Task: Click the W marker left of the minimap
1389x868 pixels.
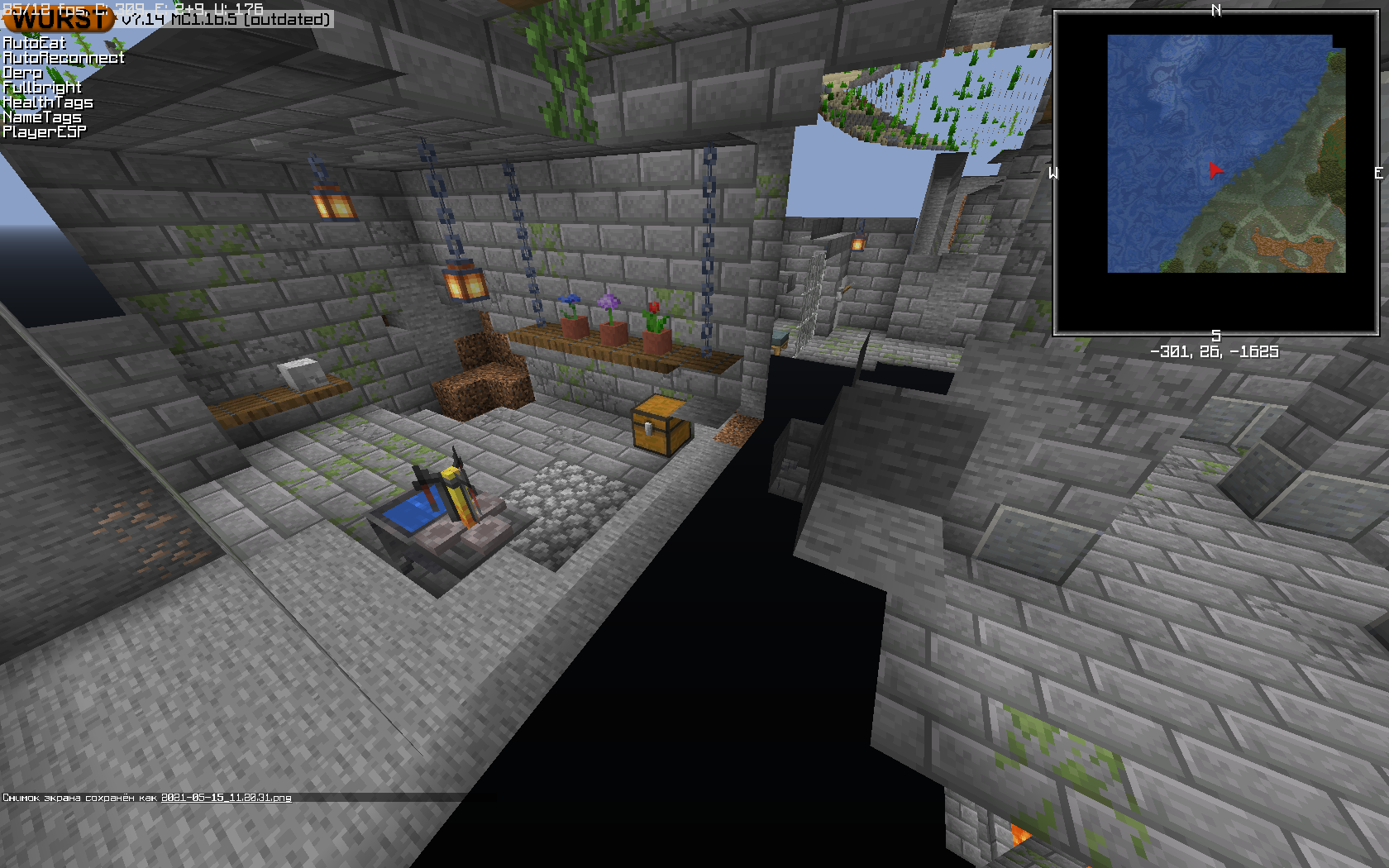Action: click(x=1052, y=174)
